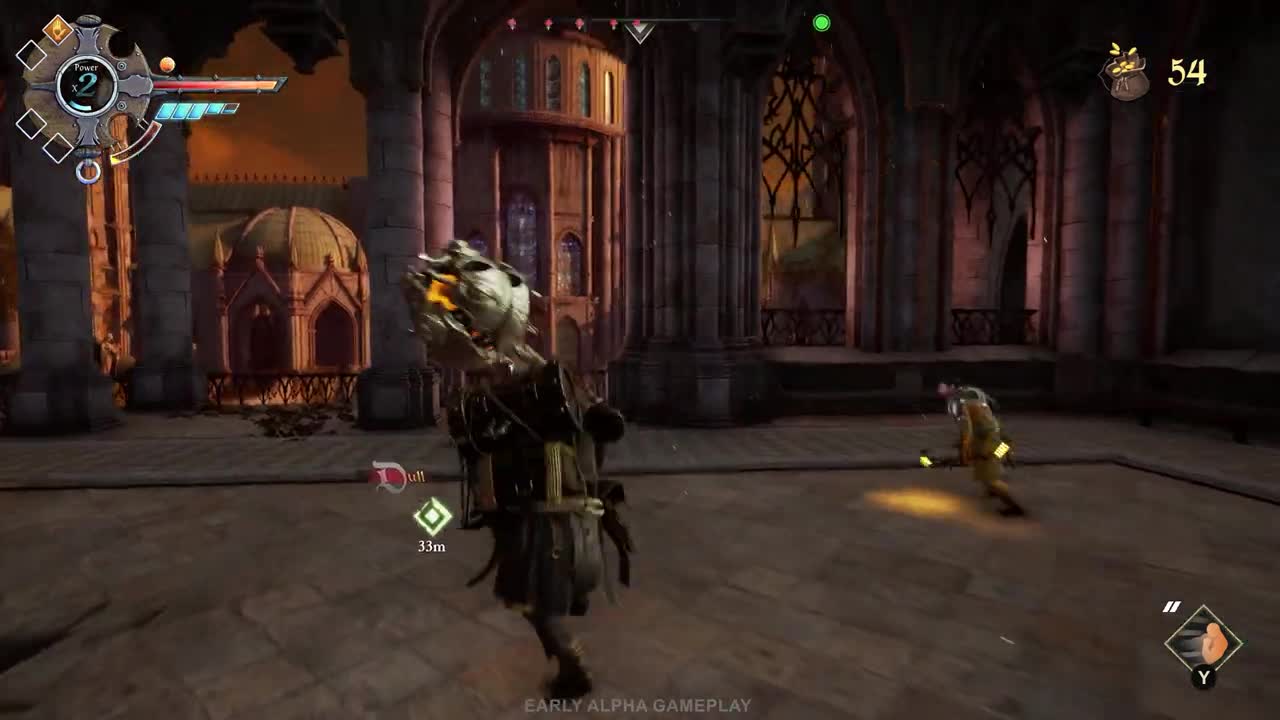
Task: Click the green dot on the compass
Action: (x=822, y=23)
